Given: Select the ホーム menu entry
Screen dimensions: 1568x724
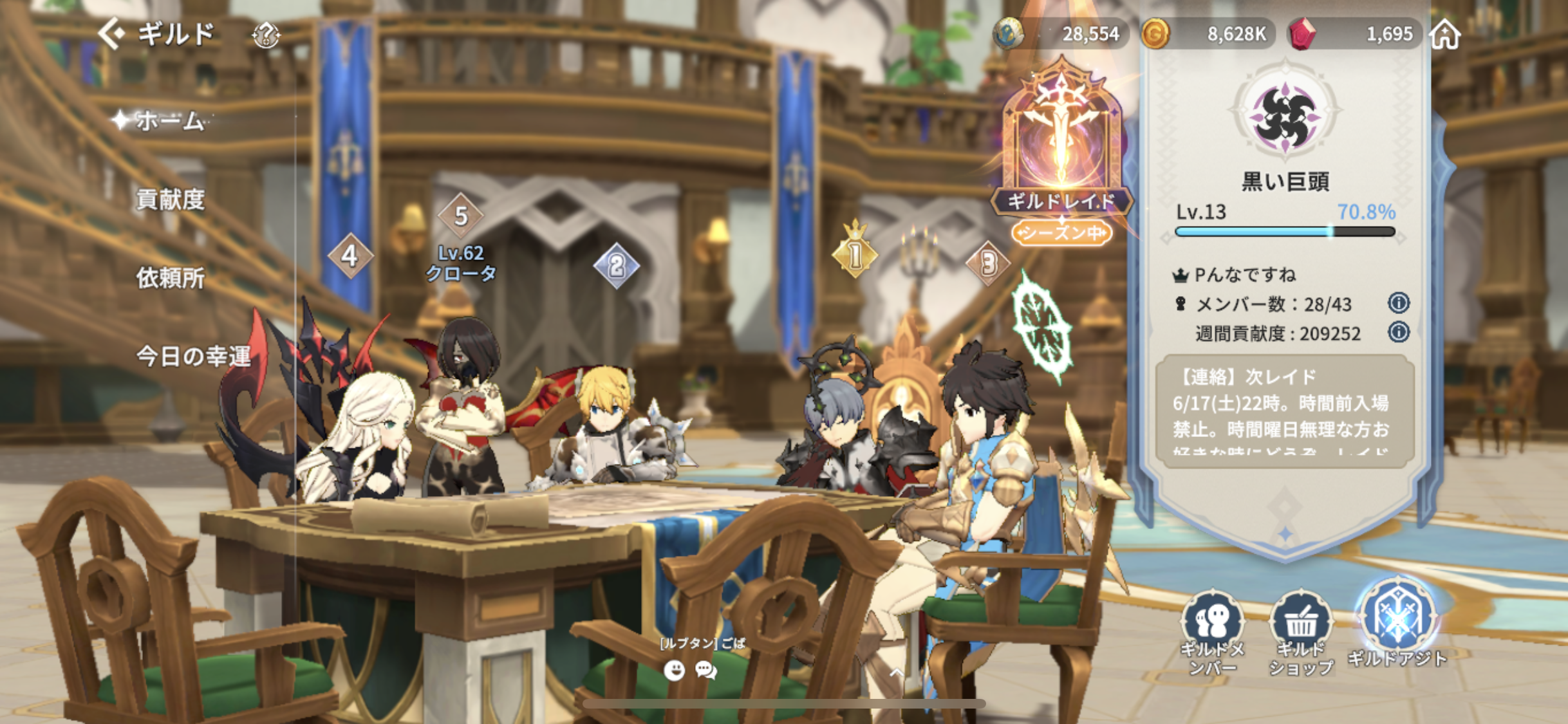Looking at the screenshot, I should 169,120.
